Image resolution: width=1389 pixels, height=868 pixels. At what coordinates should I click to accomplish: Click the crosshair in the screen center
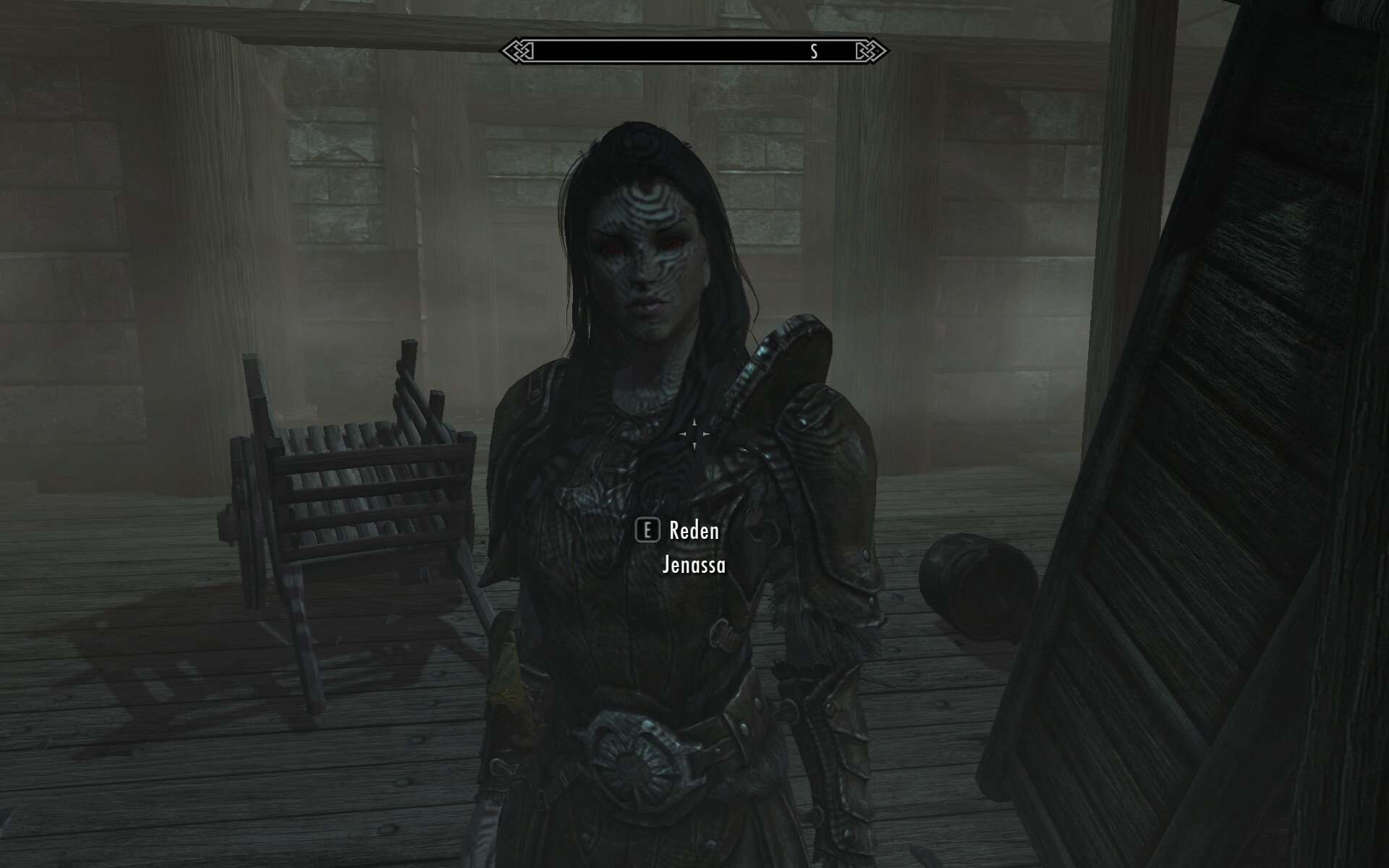[x=694, y=434]
